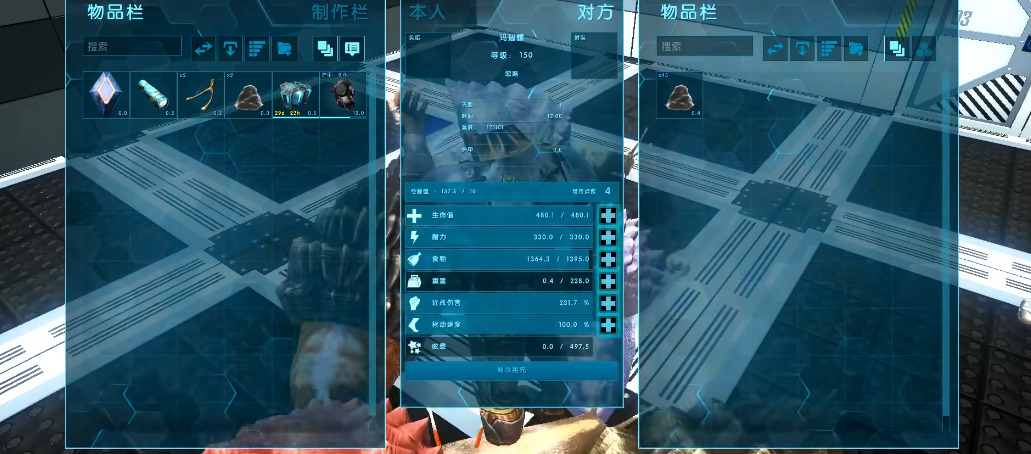The height and width of the screenshot is (454, 1031).
Task: Select the brown pile item in right inventory
Action: pos(680,96)
